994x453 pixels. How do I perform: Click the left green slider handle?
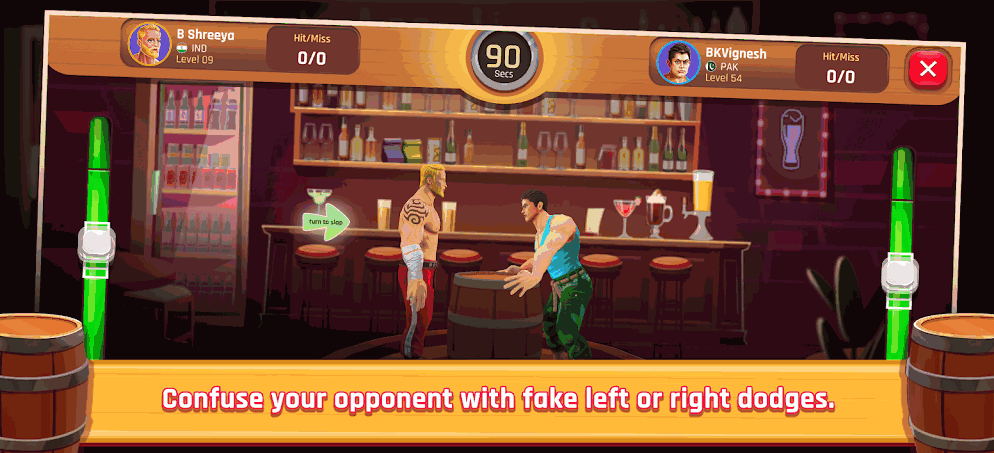pyautogui.click(x=96, y=250)
